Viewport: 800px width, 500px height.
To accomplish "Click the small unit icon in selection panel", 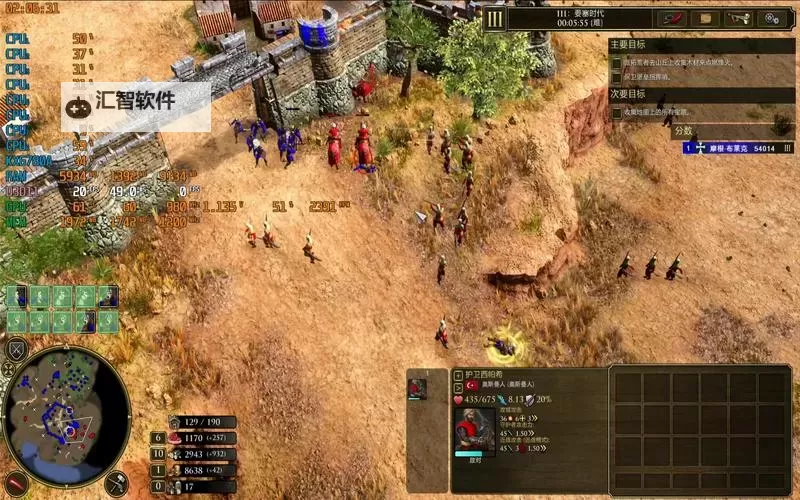I will click(x=417, y=389).
